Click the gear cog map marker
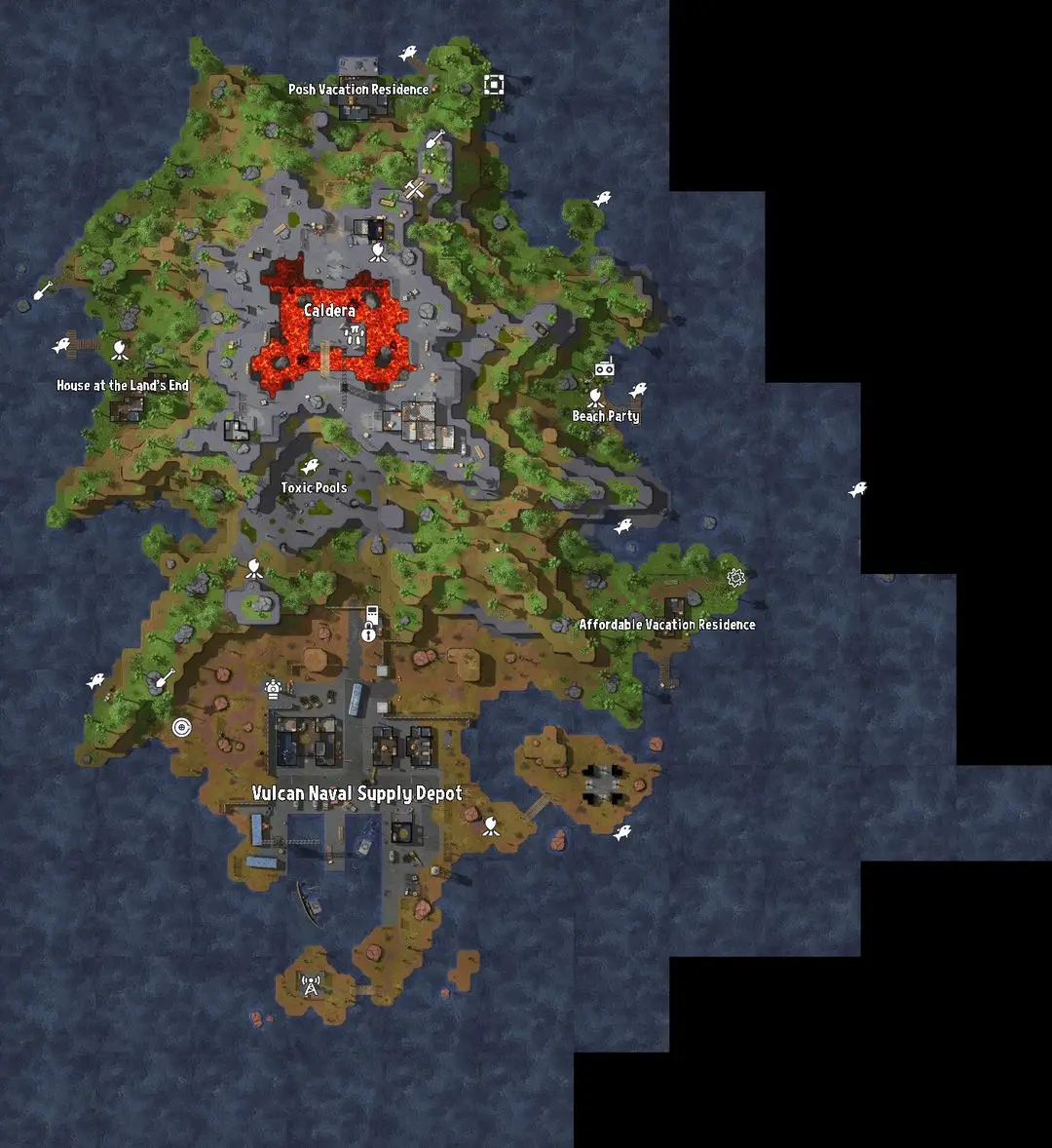Screen dimensions: 1052x1148 pos(735,577)
